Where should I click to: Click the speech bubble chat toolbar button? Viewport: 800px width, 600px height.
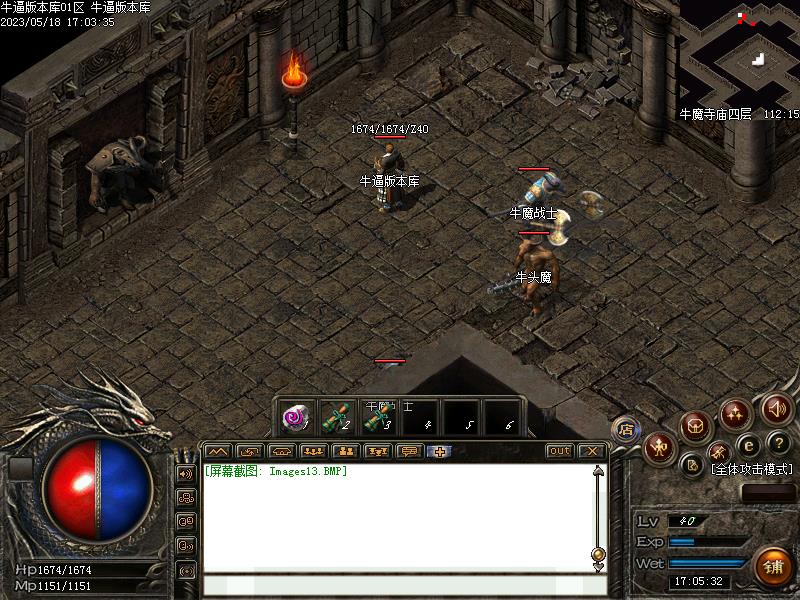(x=409, y=451)
